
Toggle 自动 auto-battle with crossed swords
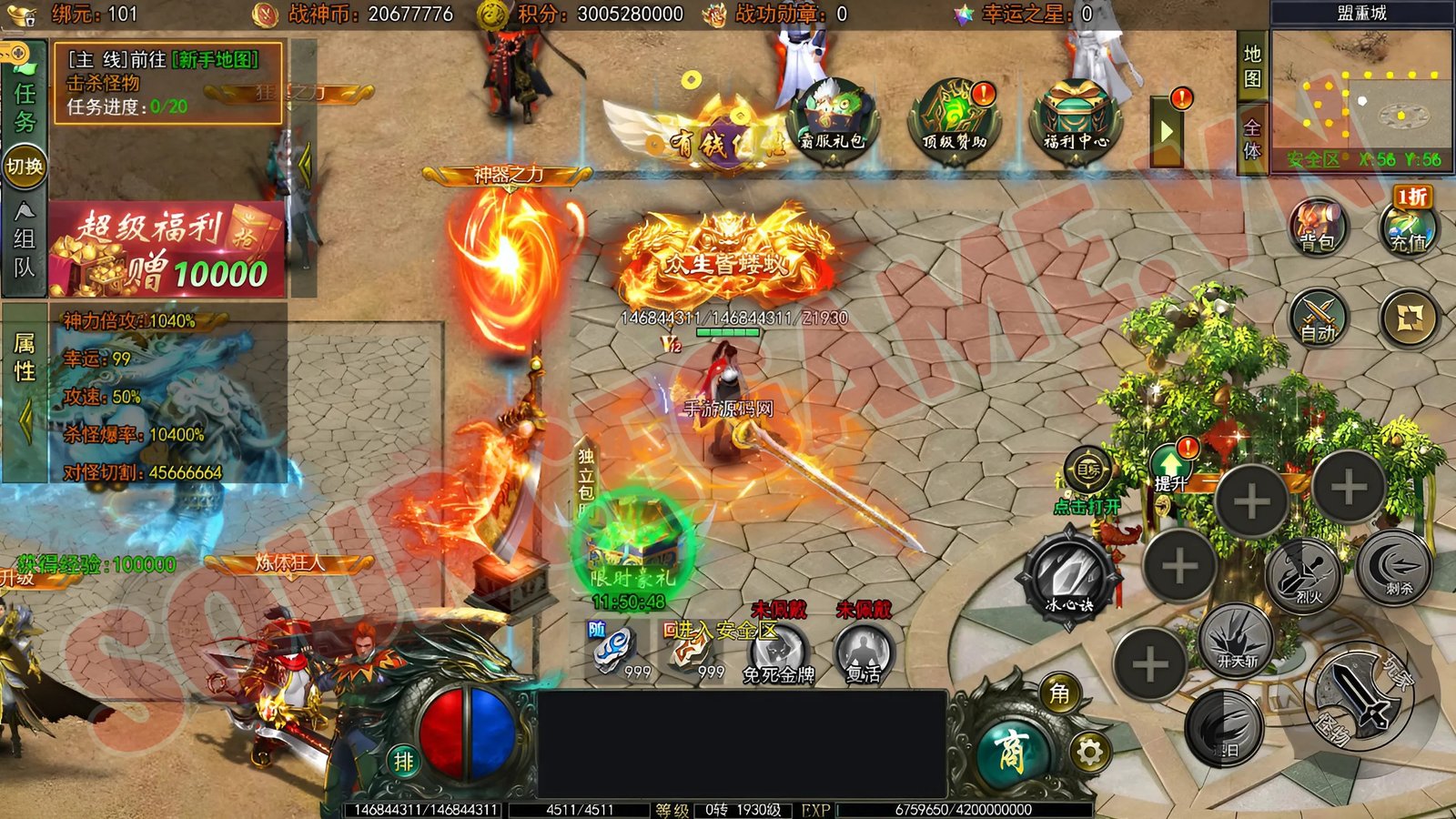1318,318
